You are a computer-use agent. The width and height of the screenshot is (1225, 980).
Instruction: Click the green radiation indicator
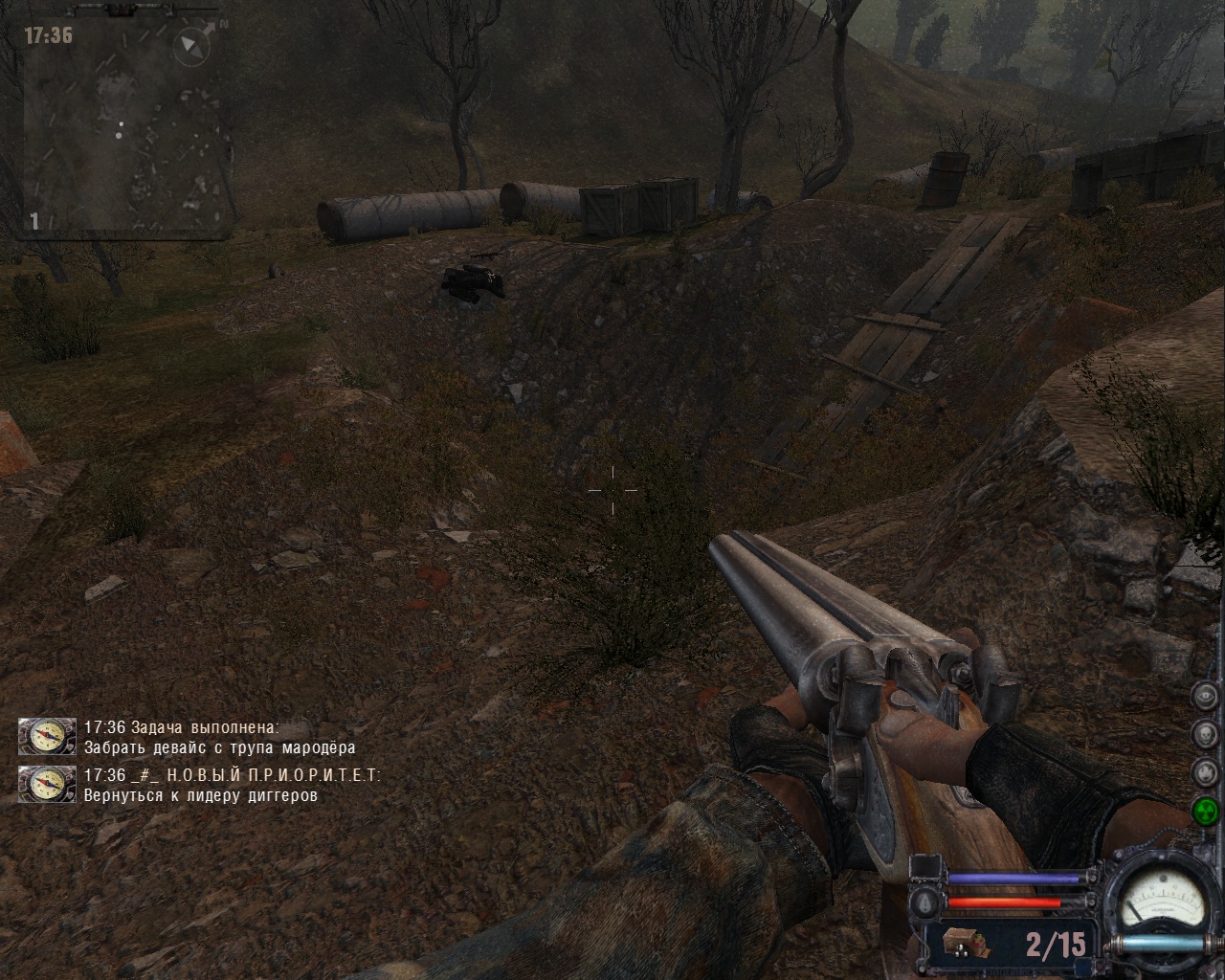coord(1204,811)
